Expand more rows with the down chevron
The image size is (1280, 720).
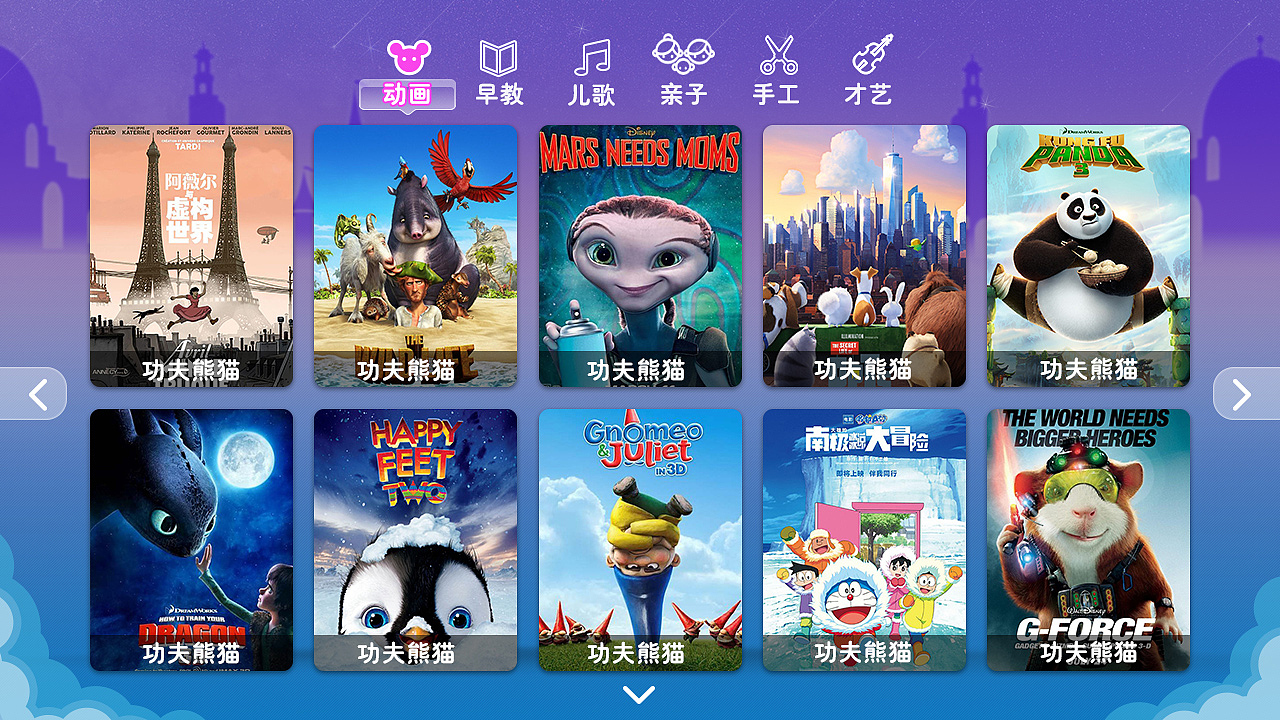click(638, 697)
